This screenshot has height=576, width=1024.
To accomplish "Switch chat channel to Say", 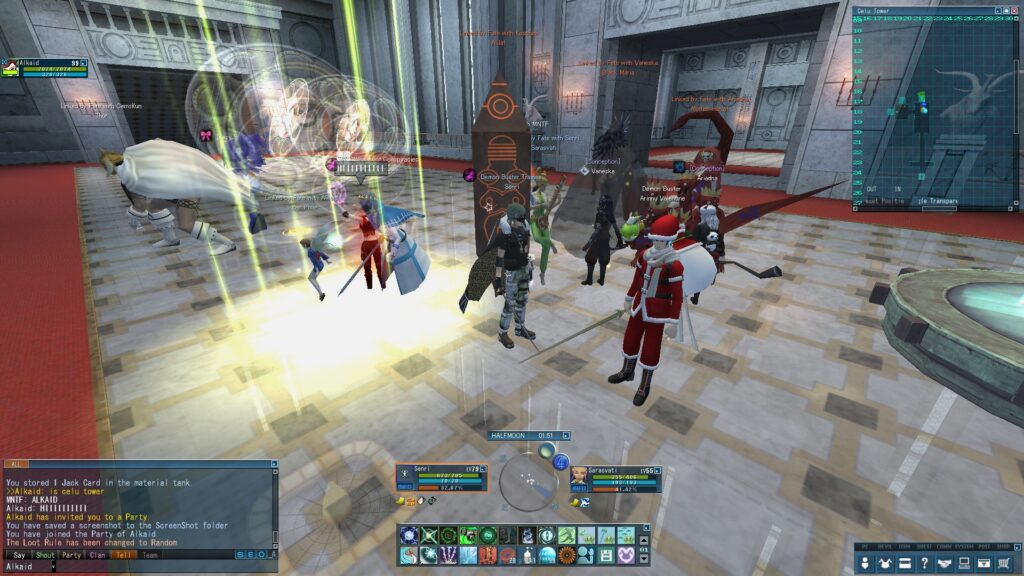I will coord(19,555).
